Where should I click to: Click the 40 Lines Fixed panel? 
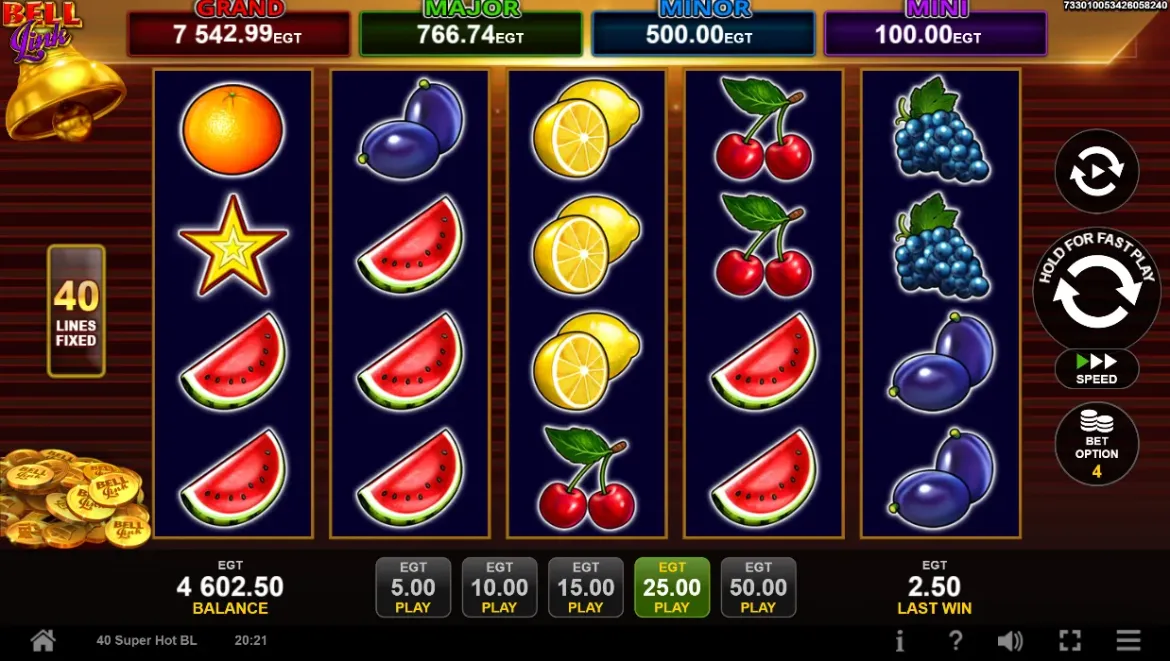(76, 311)
